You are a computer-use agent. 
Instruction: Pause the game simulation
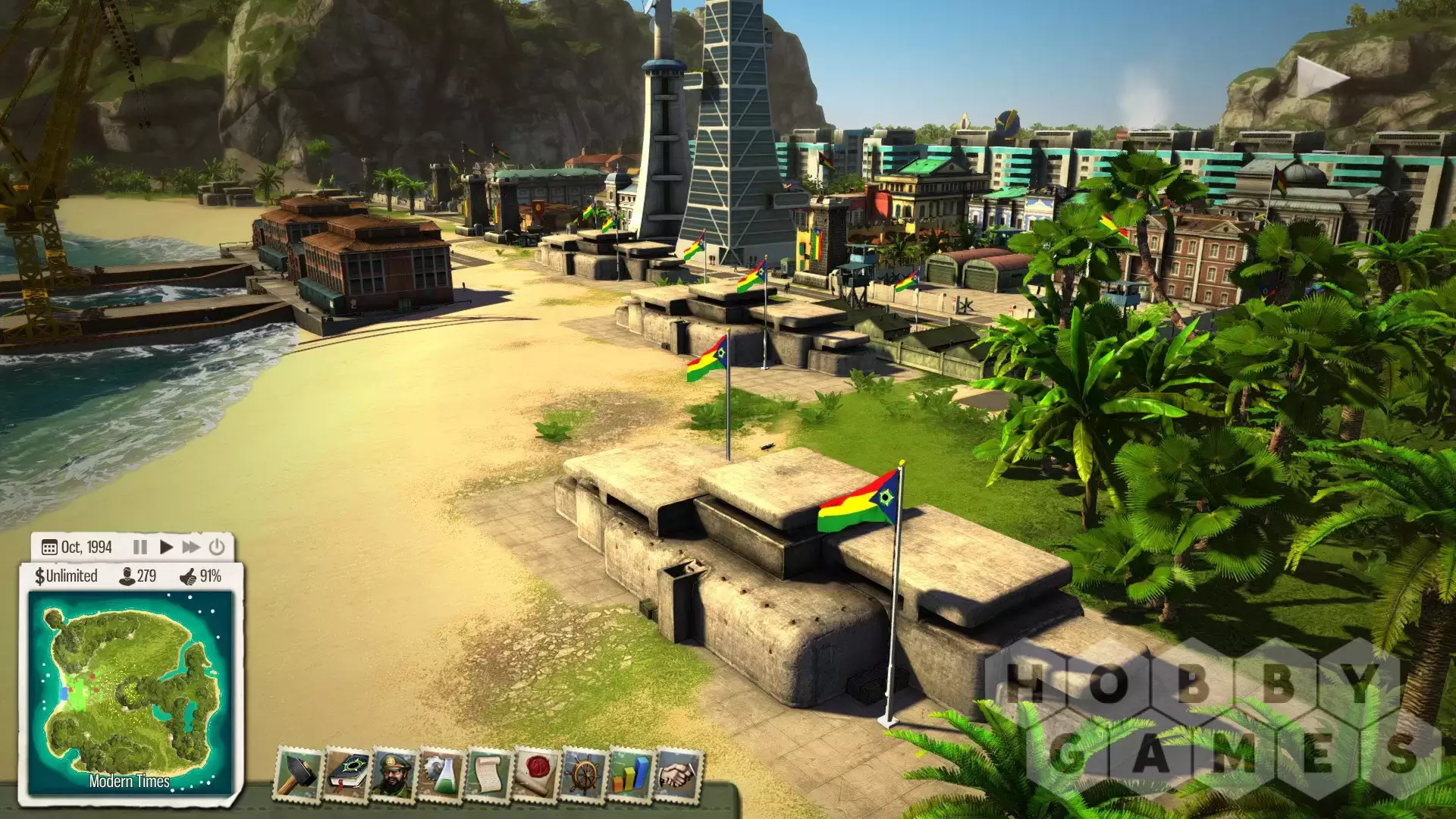click(140, 547)
